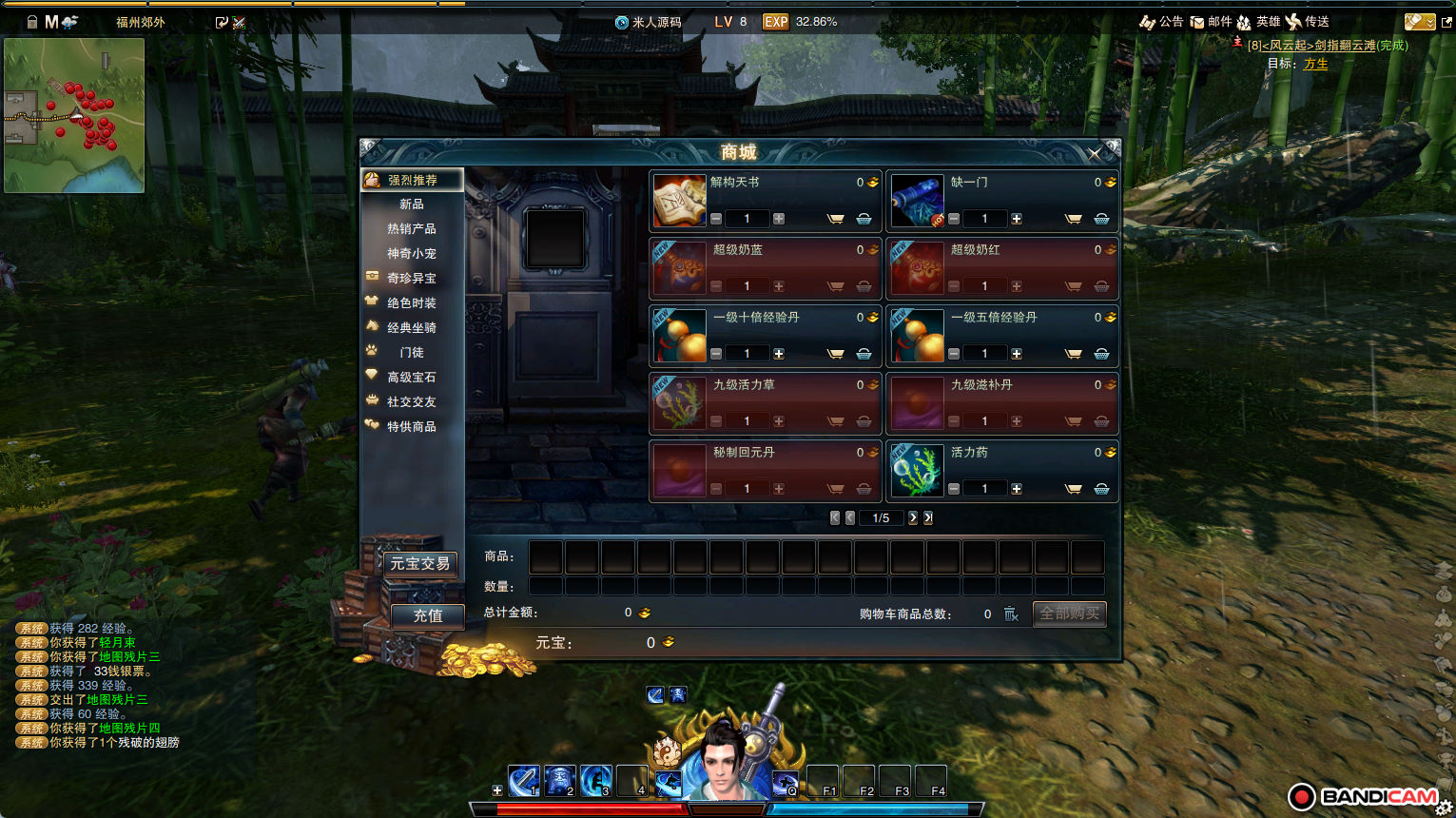Choose the 高级宝石 category
Screen dimensions: 1456x818
tap(412, 378)
